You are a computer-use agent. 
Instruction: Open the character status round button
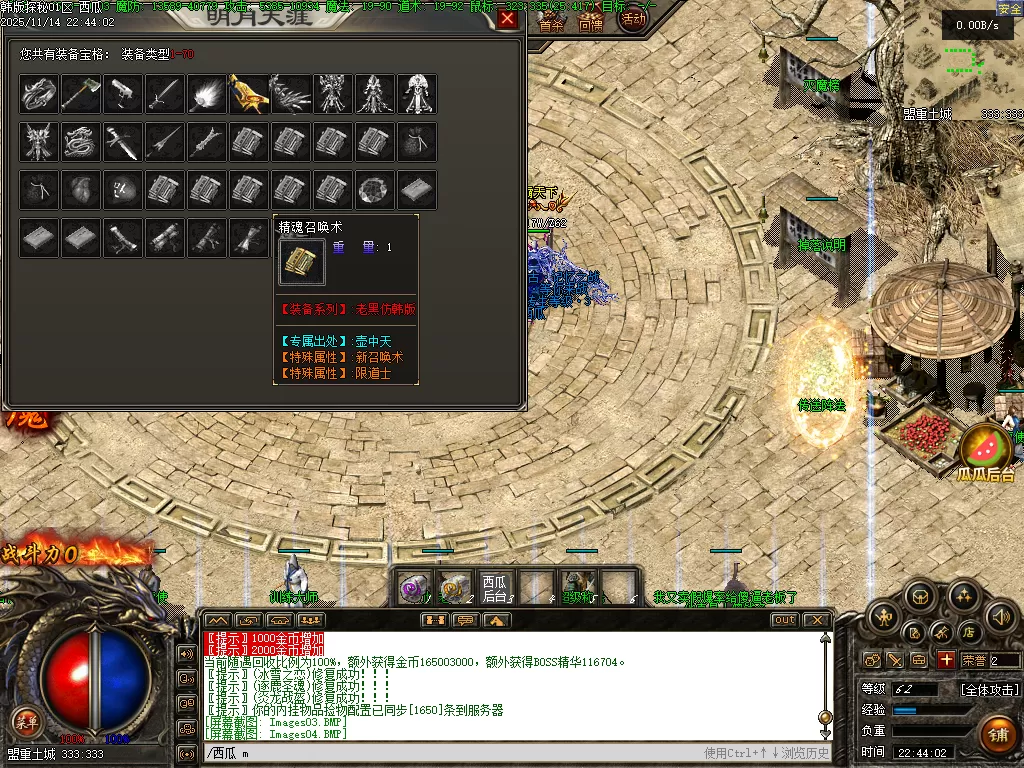pyautogui.click(x=884, y=618)
